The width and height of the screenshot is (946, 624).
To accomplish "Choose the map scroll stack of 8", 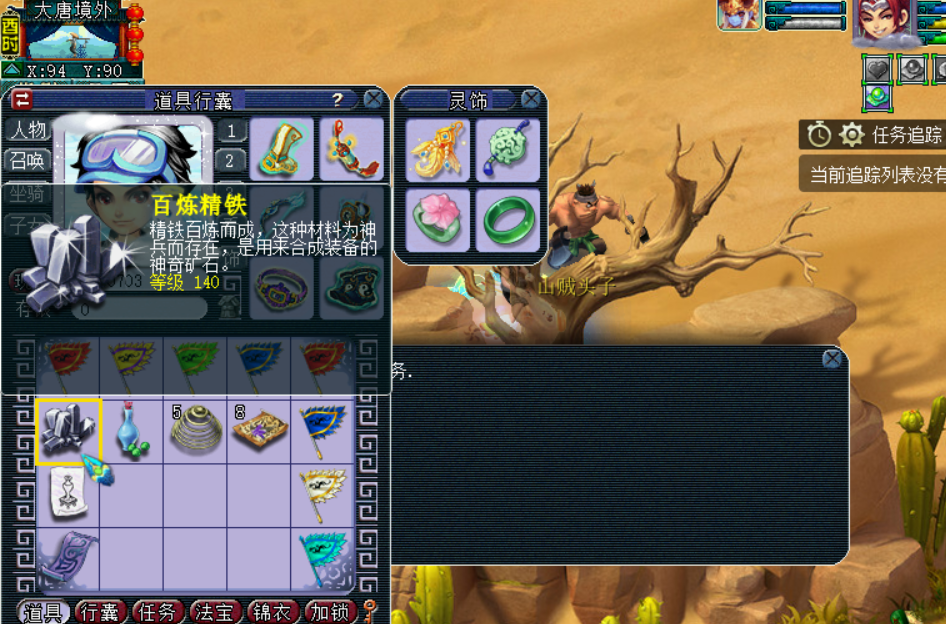I will 259,432.
